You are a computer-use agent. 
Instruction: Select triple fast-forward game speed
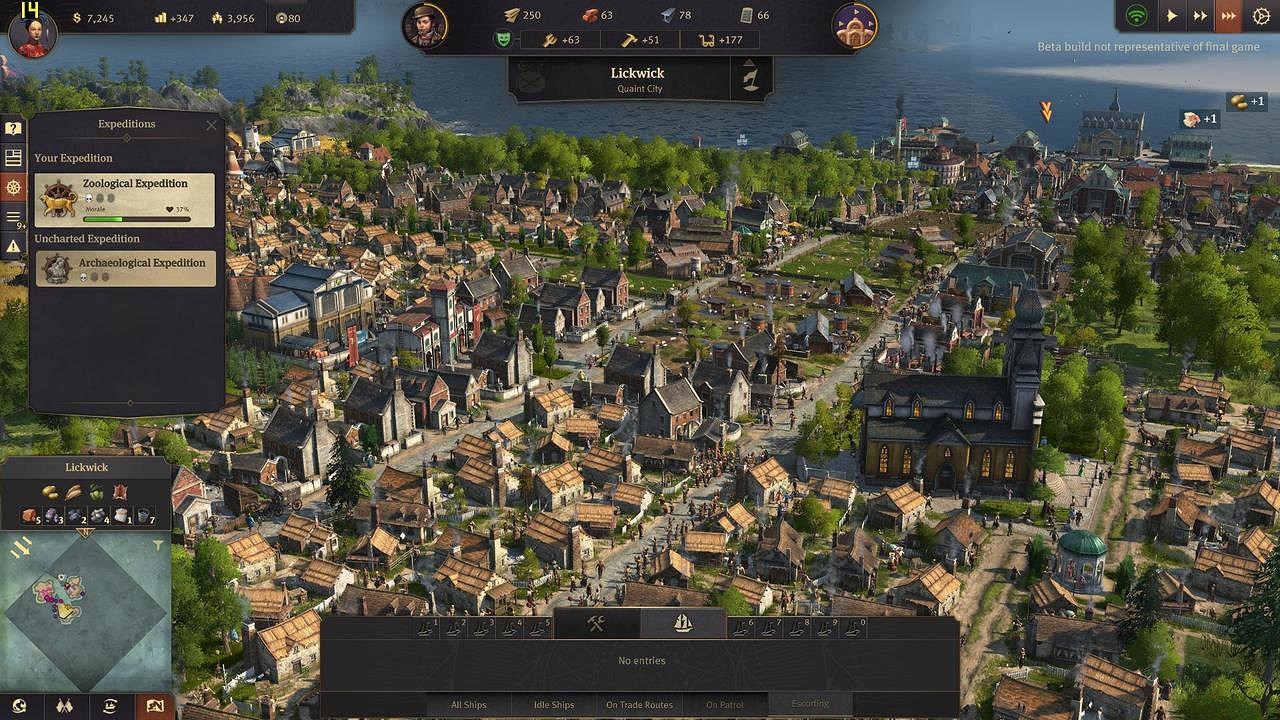(x=1229, y=16)
